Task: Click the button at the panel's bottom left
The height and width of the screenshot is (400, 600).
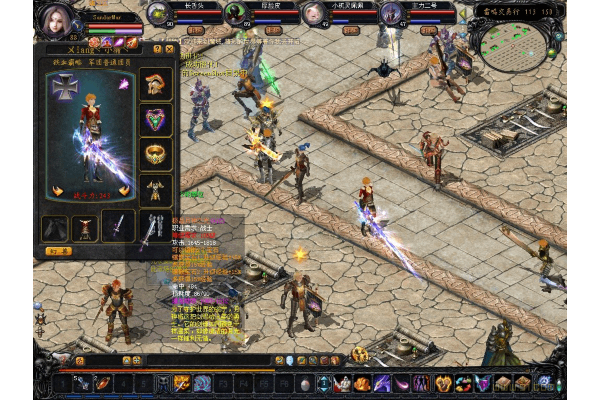Action: [59, 251]
